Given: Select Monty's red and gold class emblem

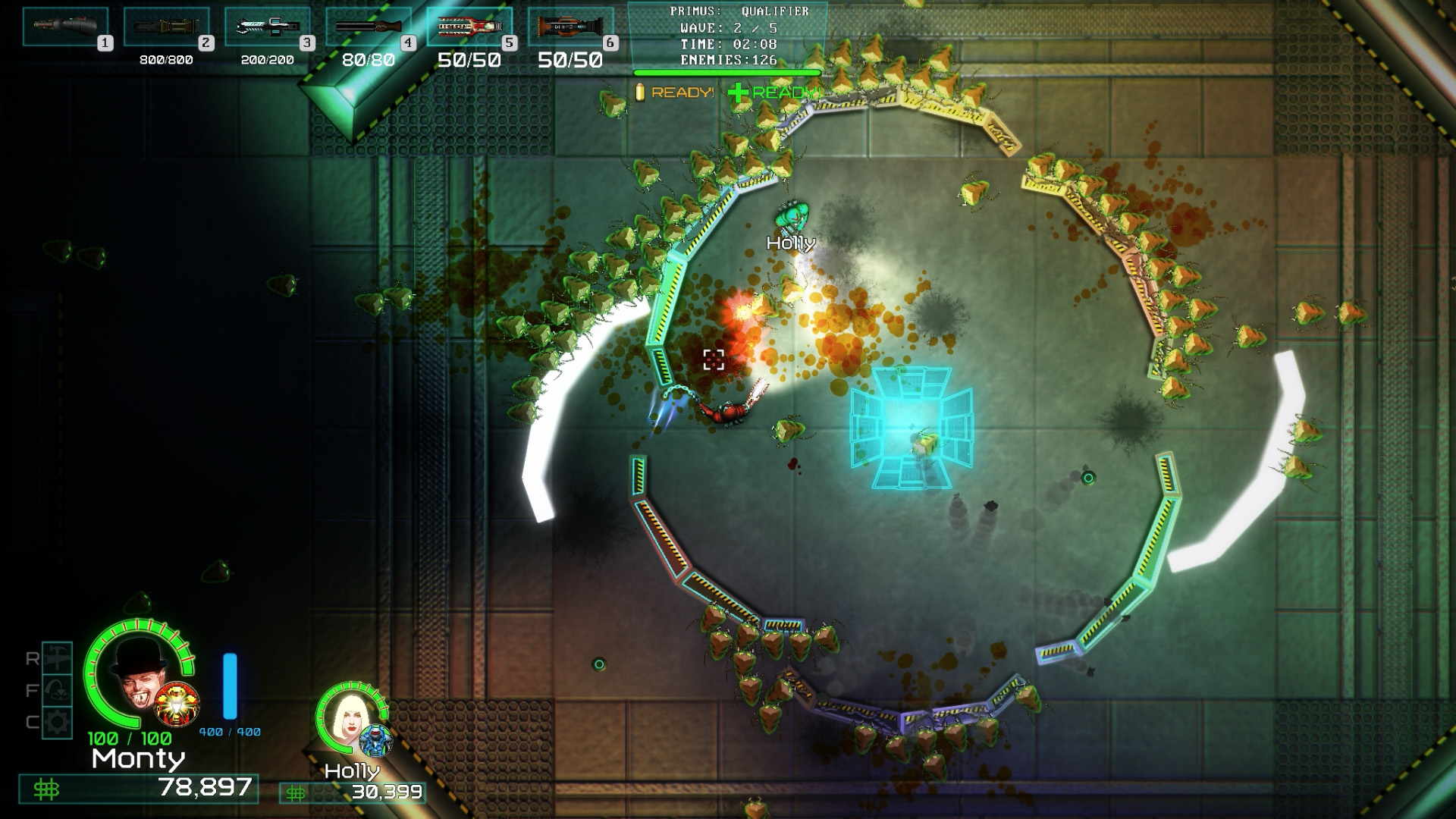Looking at the screenshot, I should pos(177,704).
